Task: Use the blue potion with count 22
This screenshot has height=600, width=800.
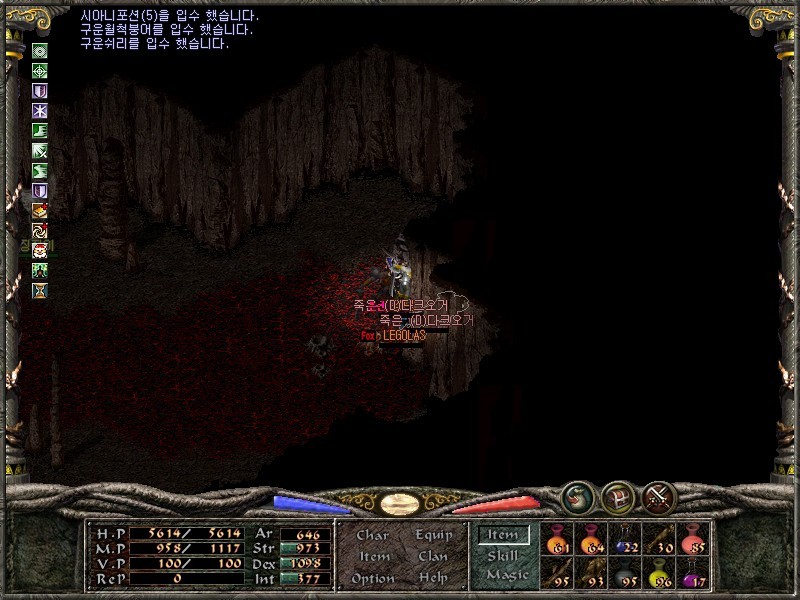Action: 625,540
